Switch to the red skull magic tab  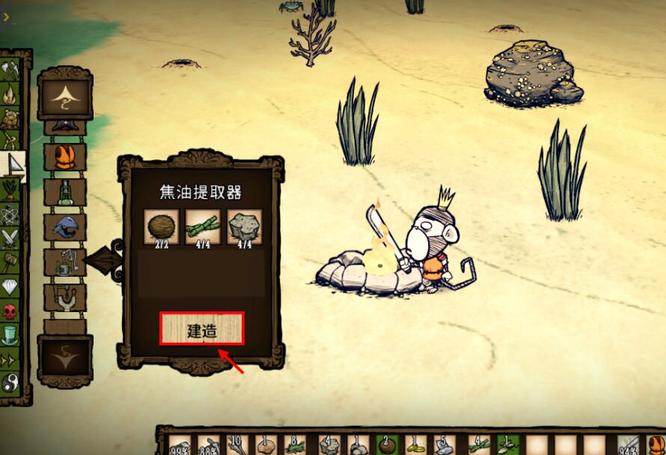pos(12,310)
